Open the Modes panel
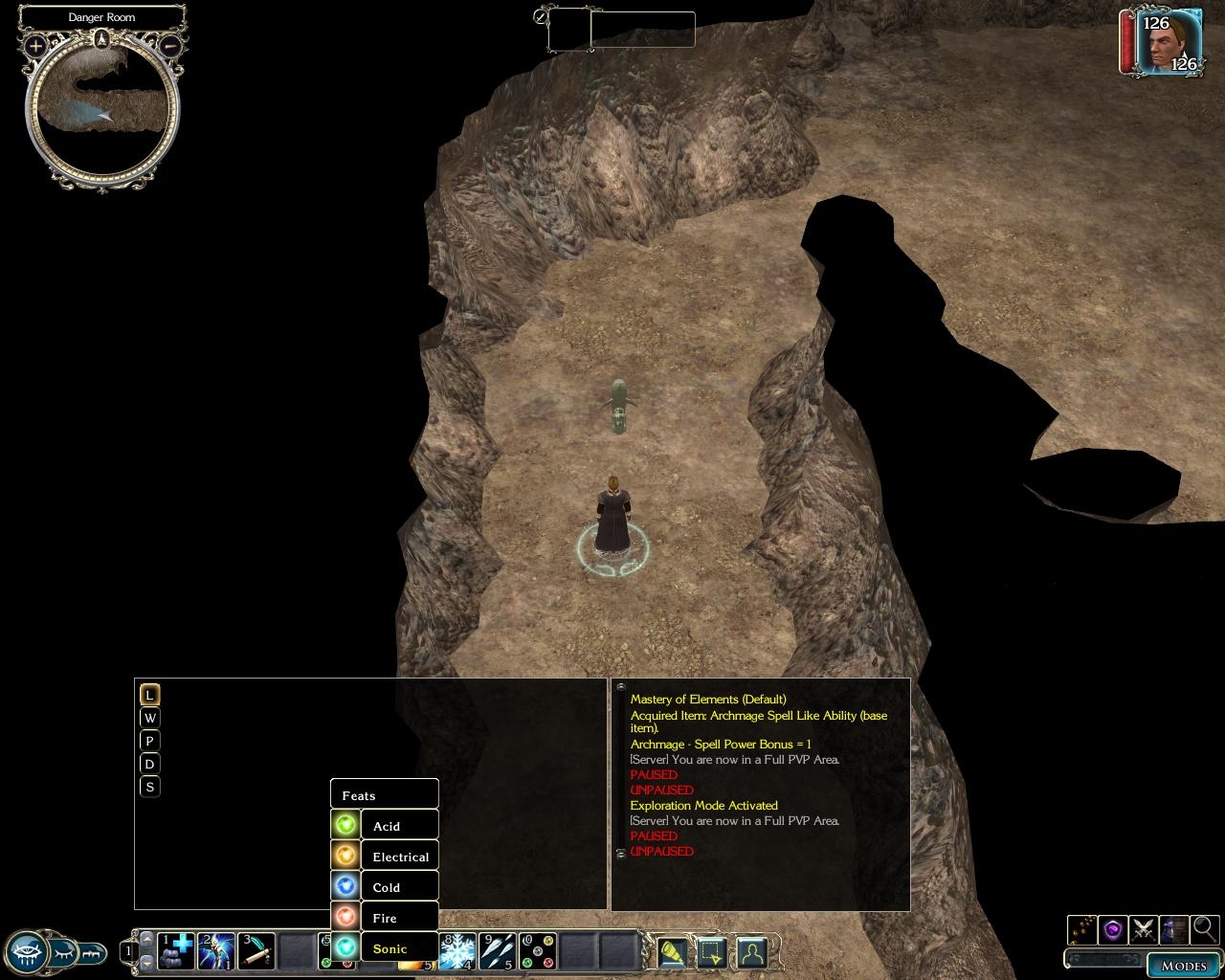The height and width of the screenshot is (980, 1225). click(1183, 965)
